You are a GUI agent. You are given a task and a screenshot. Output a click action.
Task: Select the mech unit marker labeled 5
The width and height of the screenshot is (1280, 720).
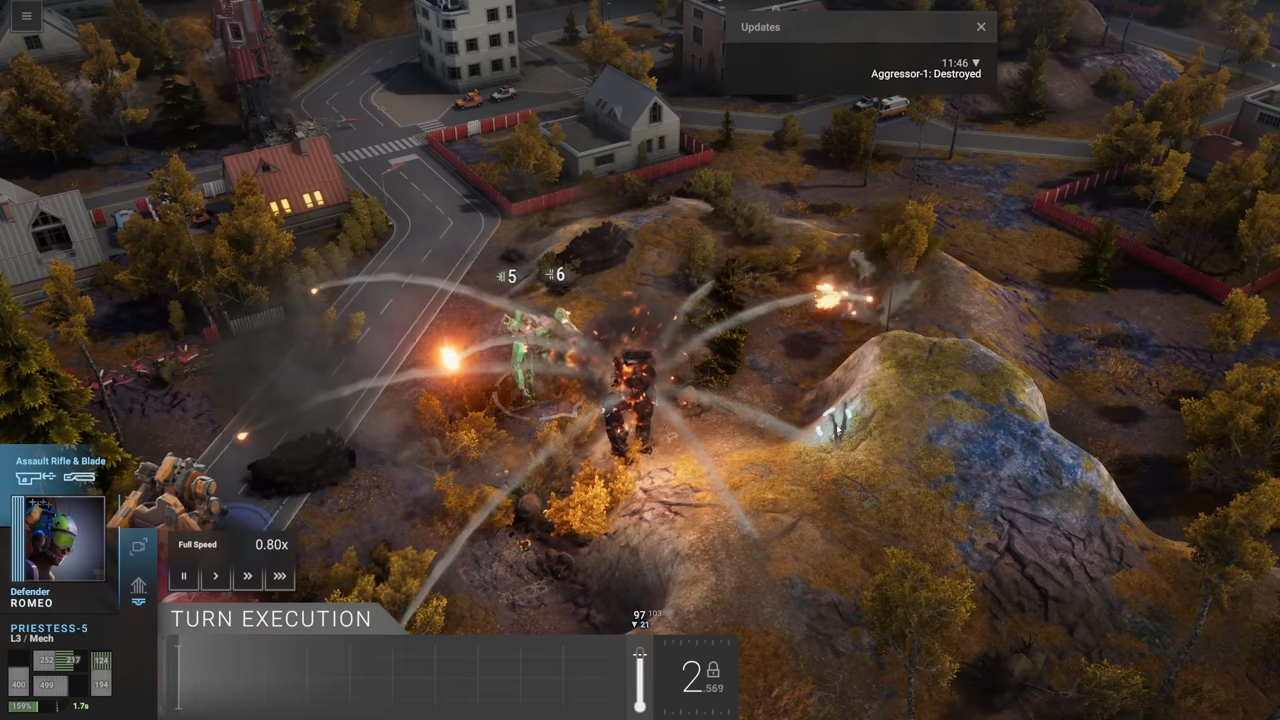(x=508, y=277)
